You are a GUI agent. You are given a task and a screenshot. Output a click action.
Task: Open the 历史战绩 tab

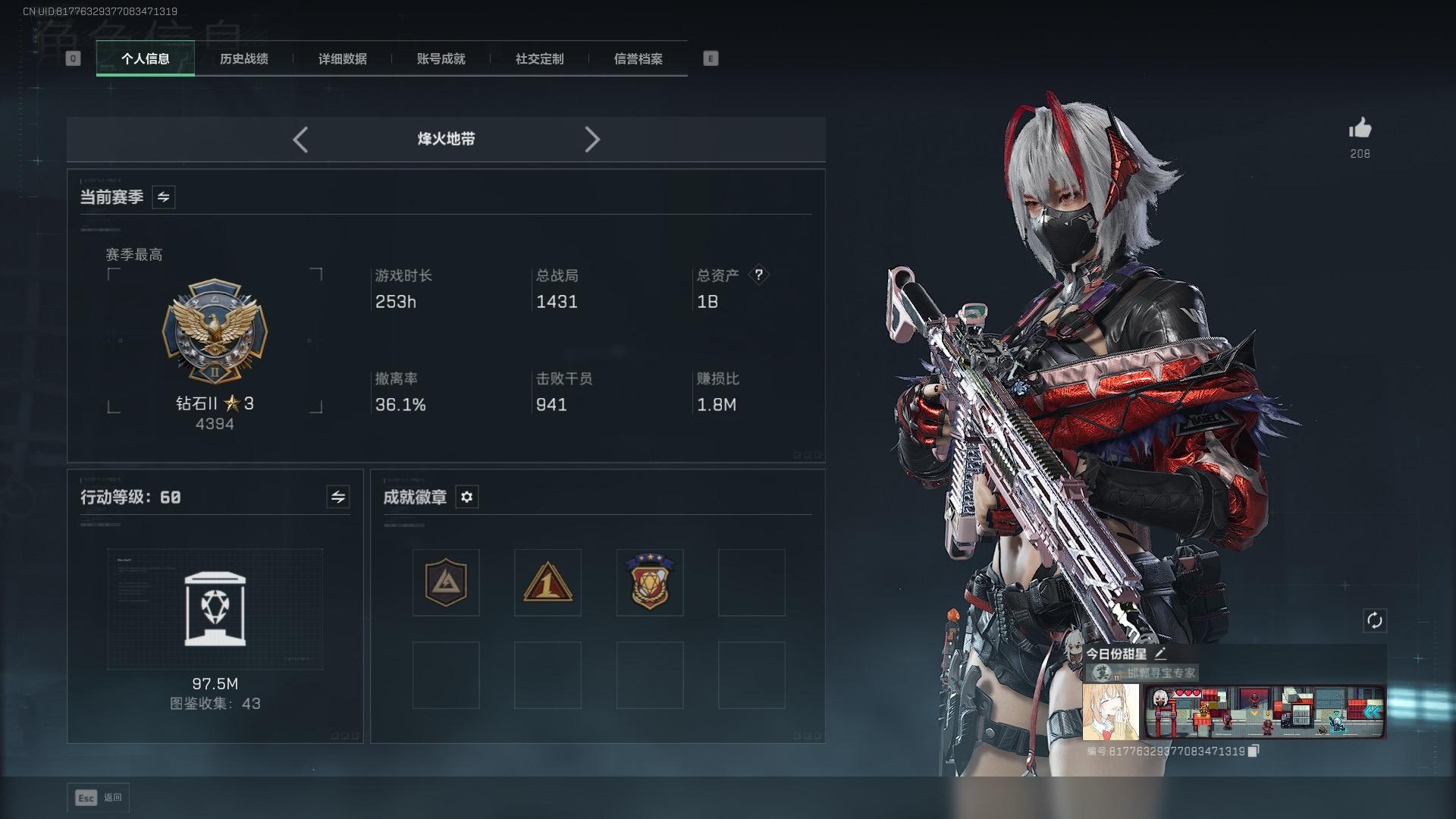tap(243, 58)
